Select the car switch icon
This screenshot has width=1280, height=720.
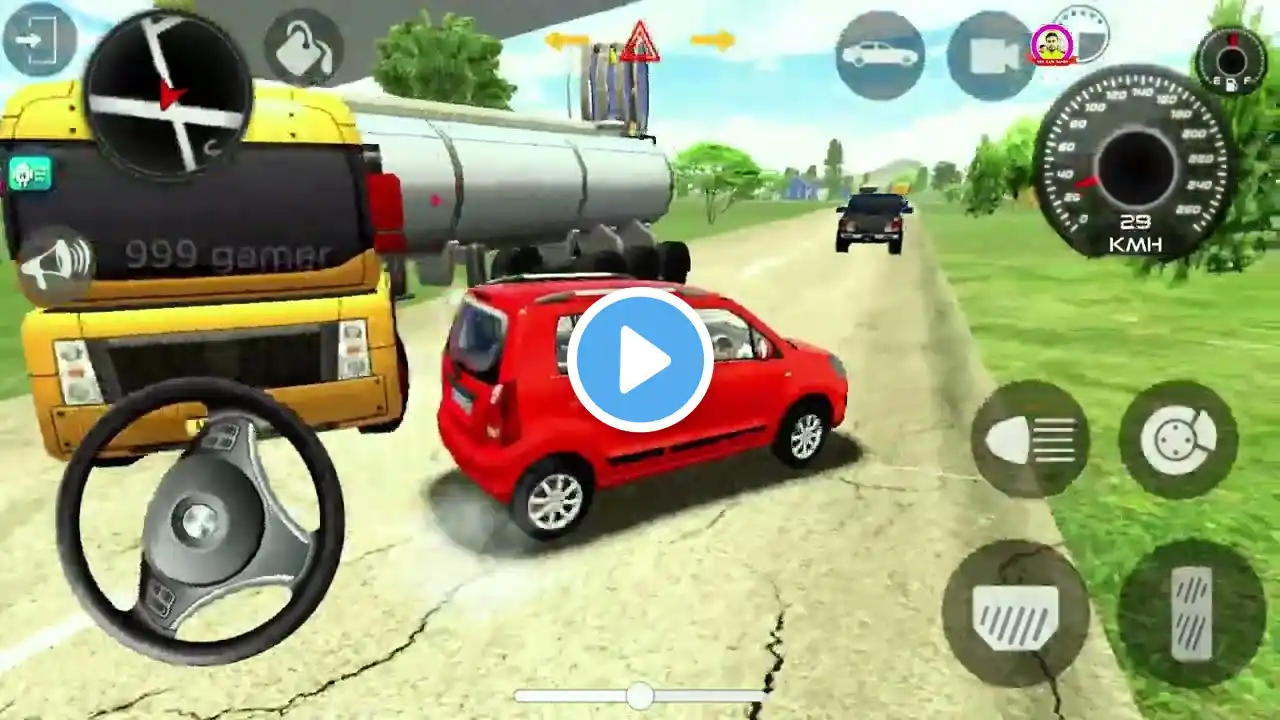click(x=879, y=55)
